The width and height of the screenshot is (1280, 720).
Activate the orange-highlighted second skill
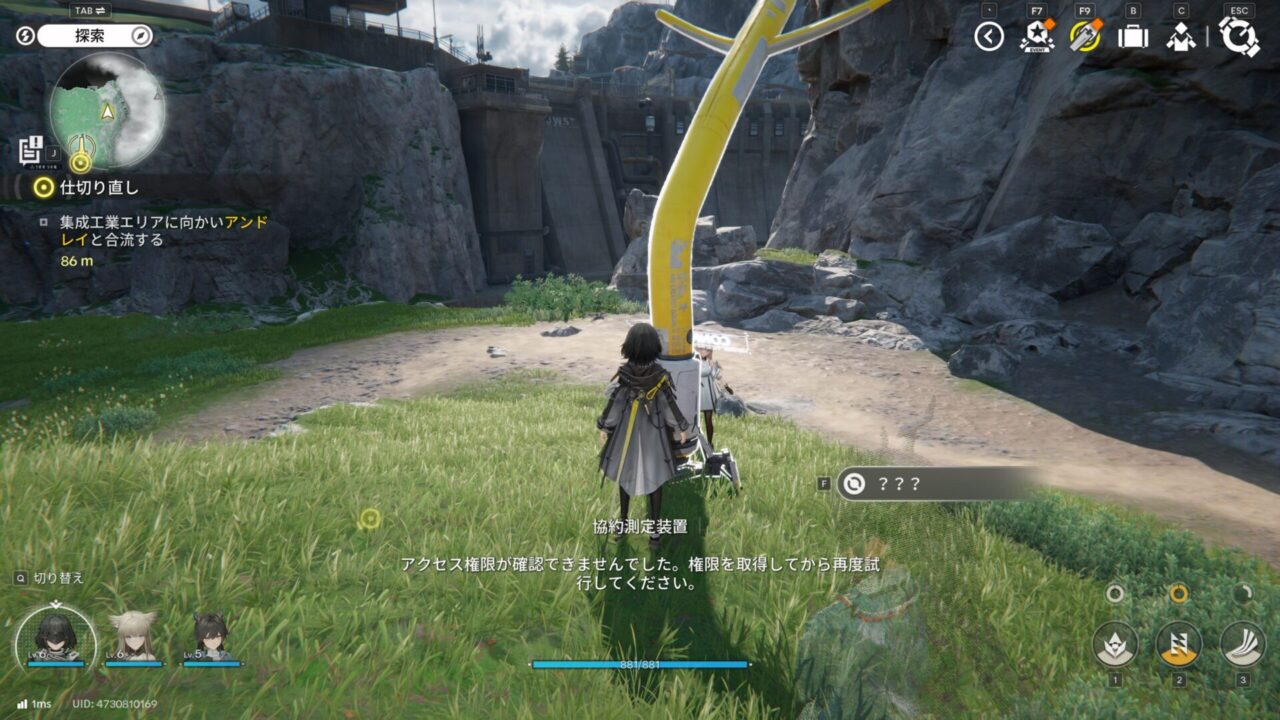coord(1179,643)
